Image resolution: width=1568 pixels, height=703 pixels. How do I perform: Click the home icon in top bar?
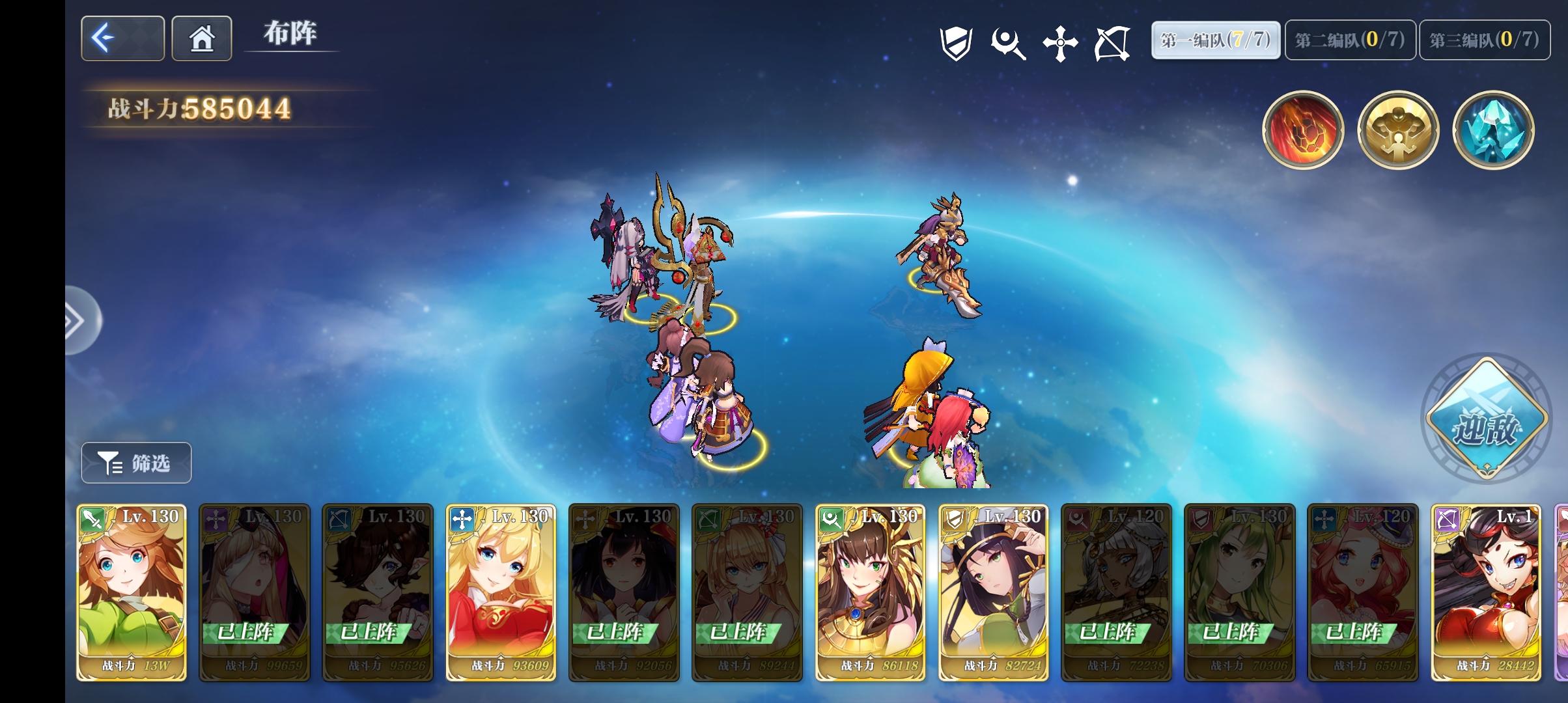pyautogui.click(x=201, y=38)
